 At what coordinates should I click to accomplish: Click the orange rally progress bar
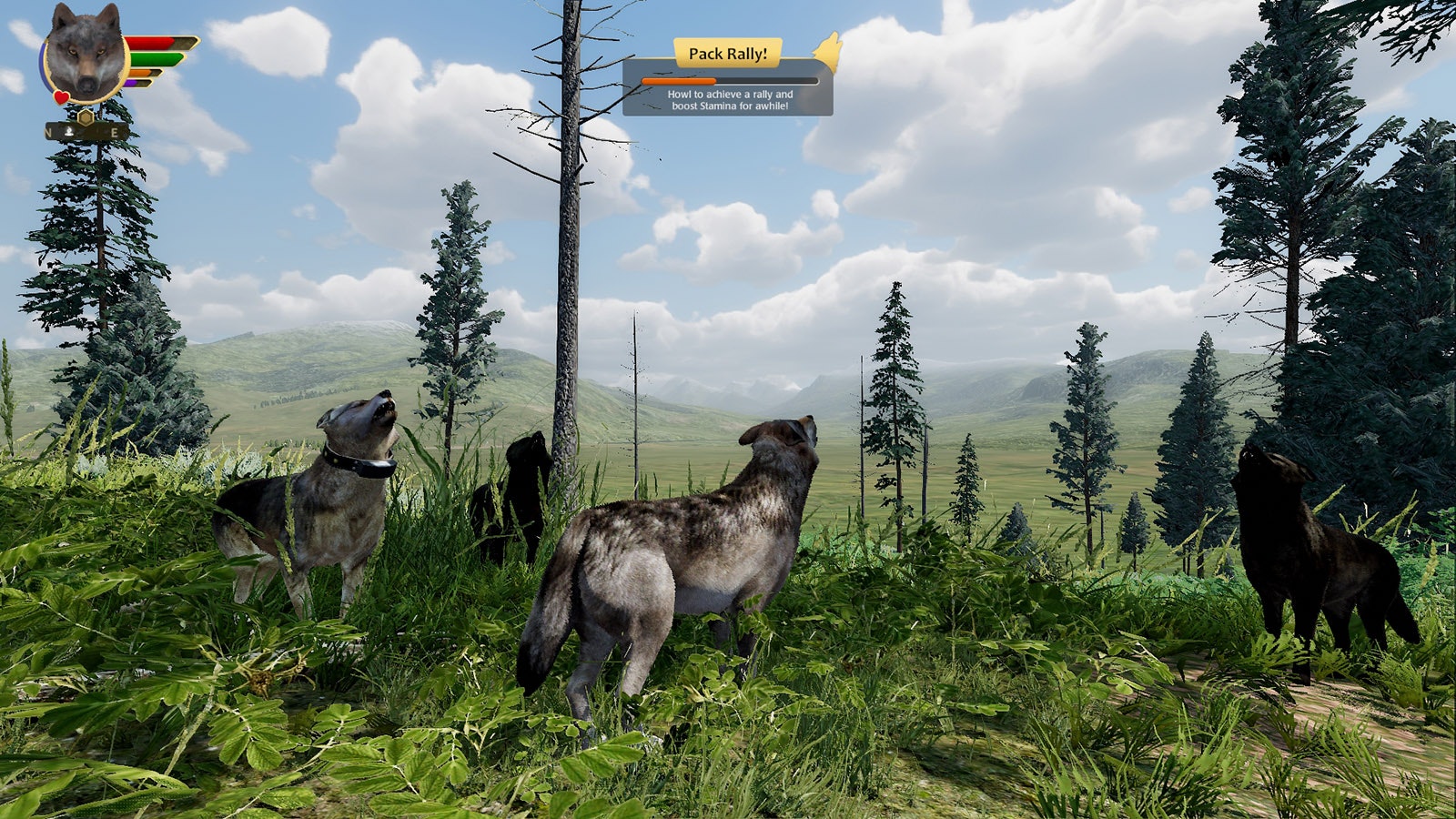click(x=678, y=81)
